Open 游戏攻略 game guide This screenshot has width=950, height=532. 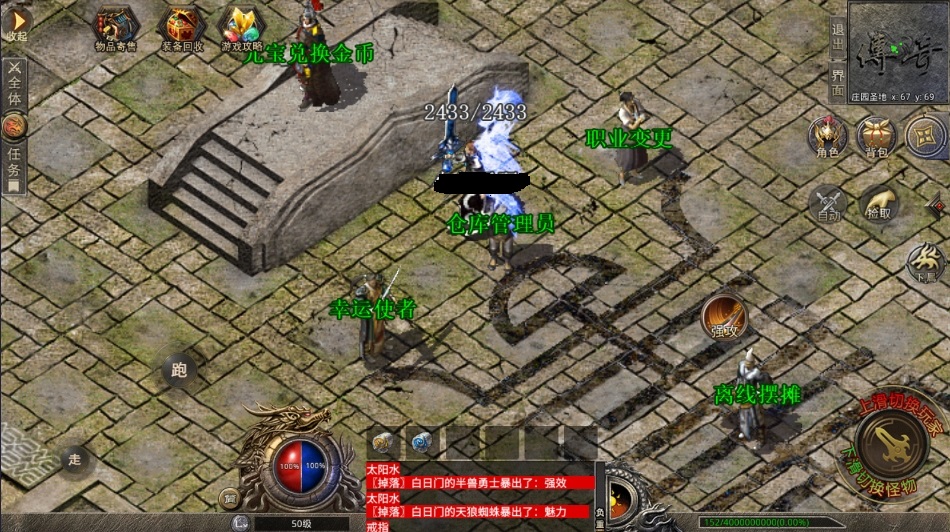[x=241, y=28]
